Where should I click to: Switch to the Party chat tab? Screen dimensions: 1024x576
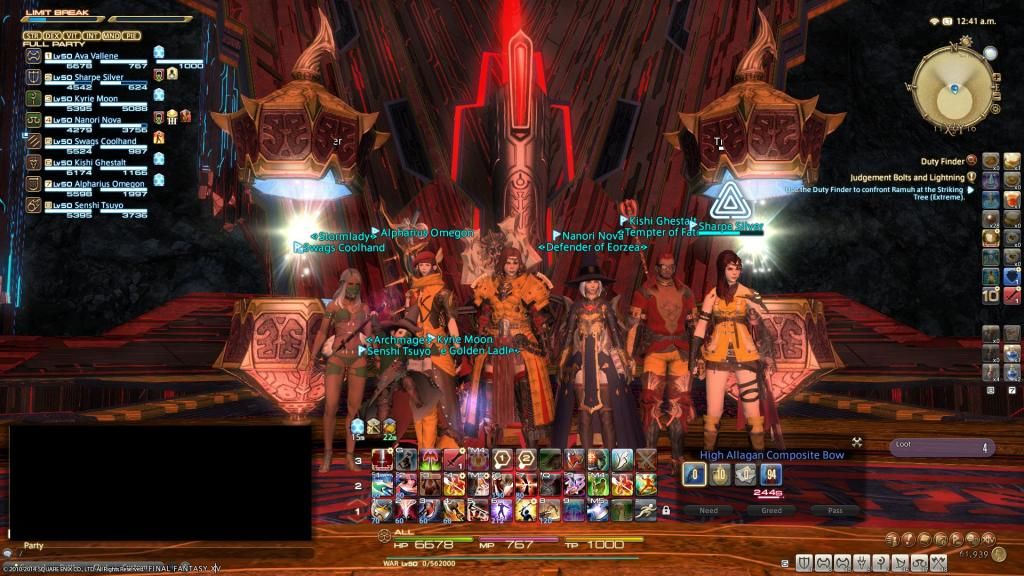[x=34, y=545]
